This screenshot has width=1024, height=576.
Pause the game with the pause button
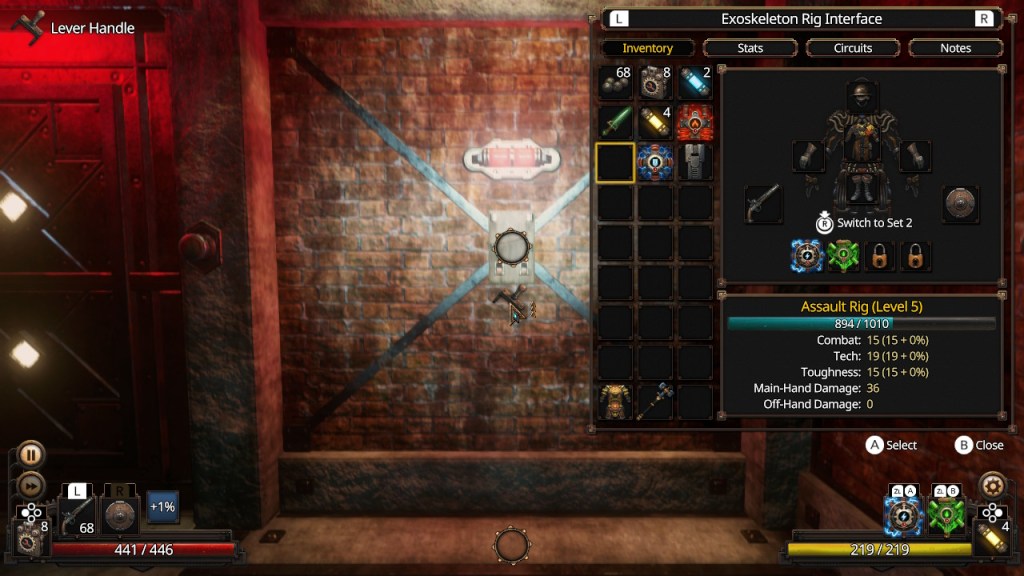(x=30, y=456)
